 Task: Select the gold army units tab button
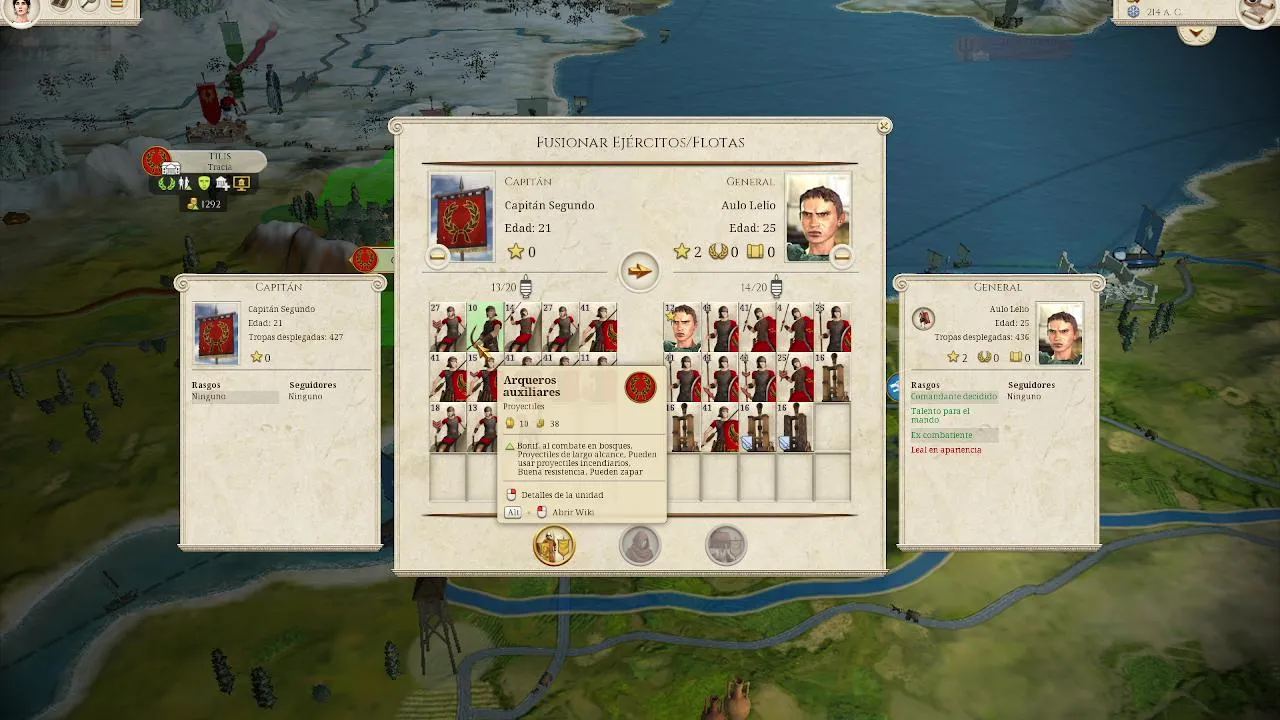(553, 546)
